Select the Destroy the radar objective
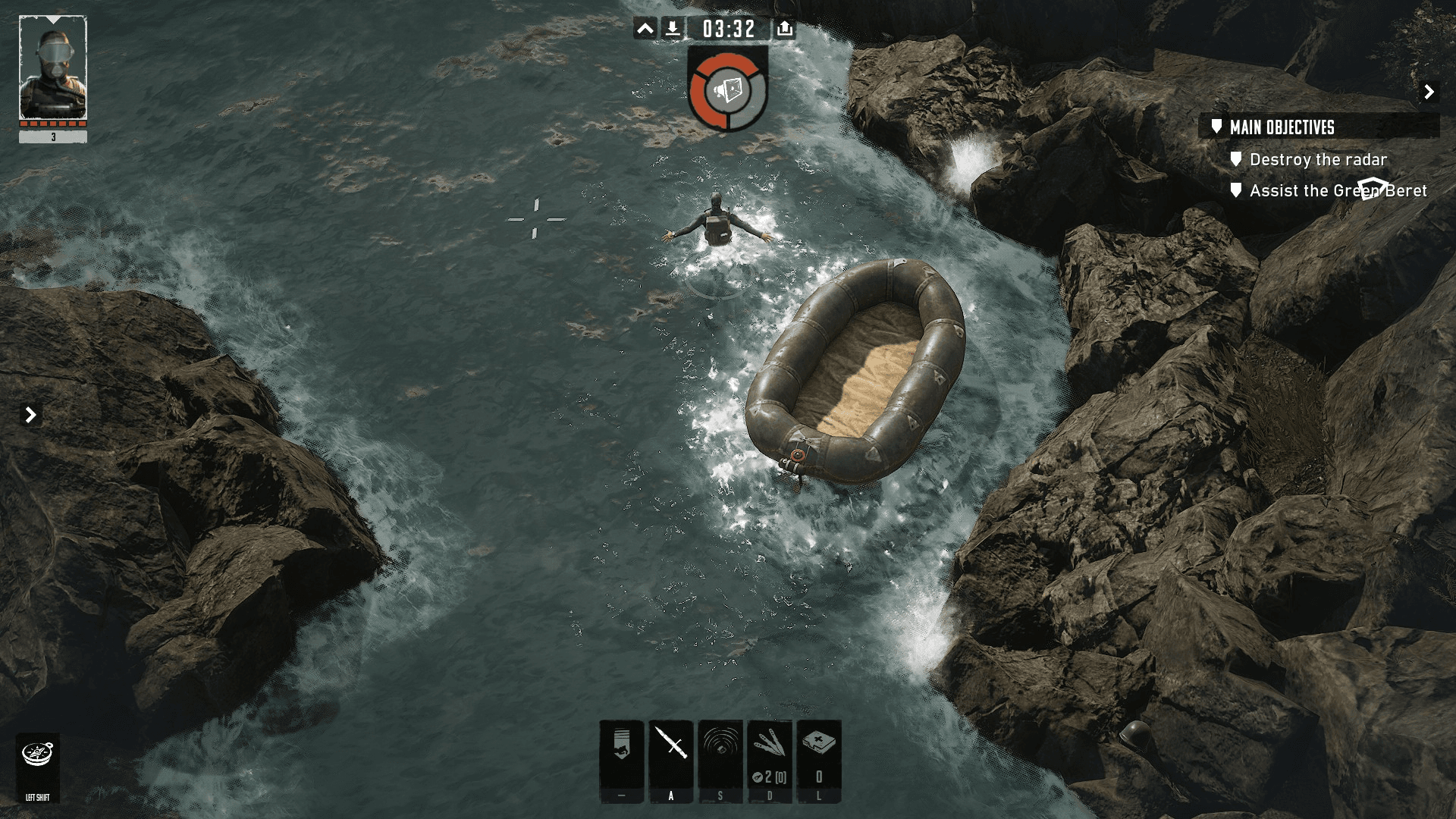This screenshot has width=1456, height=819. click(1318, 160)
